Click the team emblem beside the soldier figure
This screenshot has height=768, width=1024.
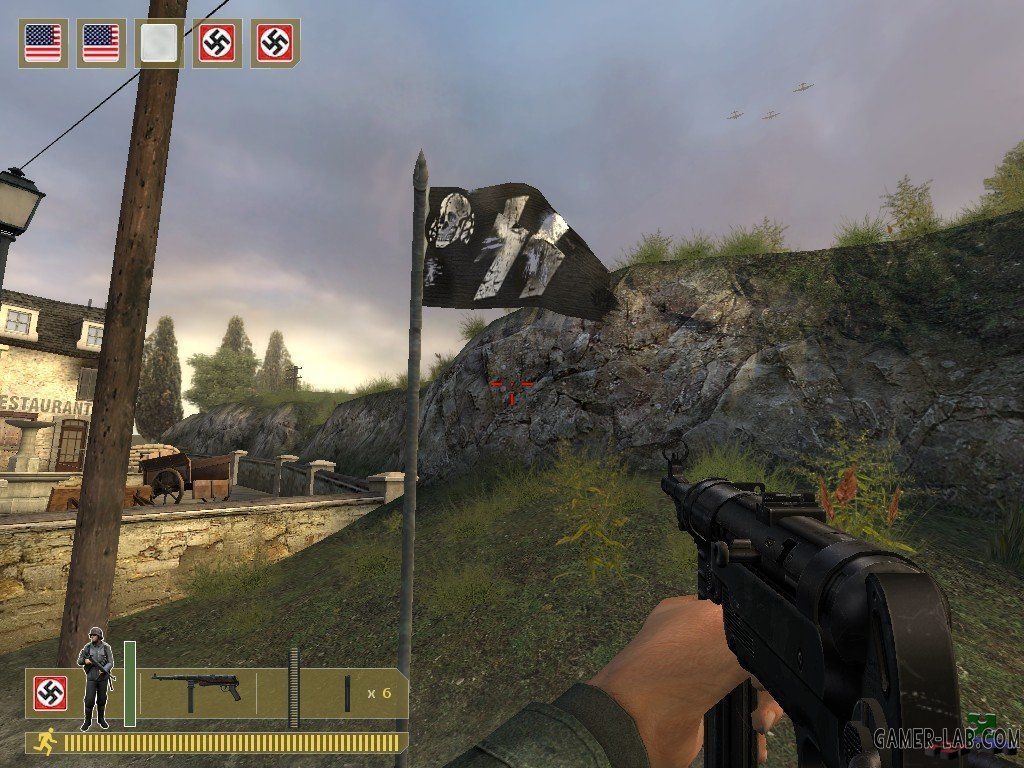click(50, 692)
